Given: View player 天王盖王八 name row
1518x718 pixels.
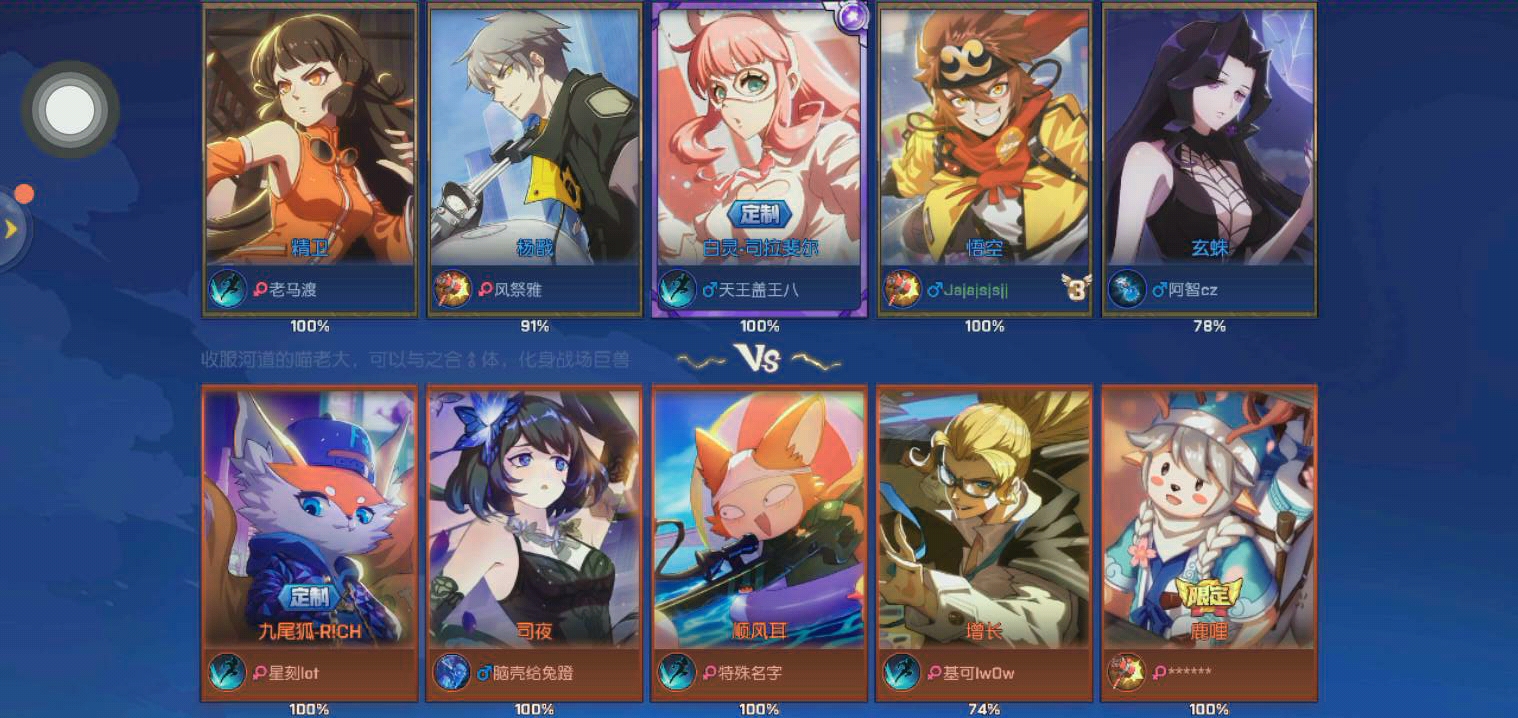Looking at the screenshot, I should click(x=757, y=290).
